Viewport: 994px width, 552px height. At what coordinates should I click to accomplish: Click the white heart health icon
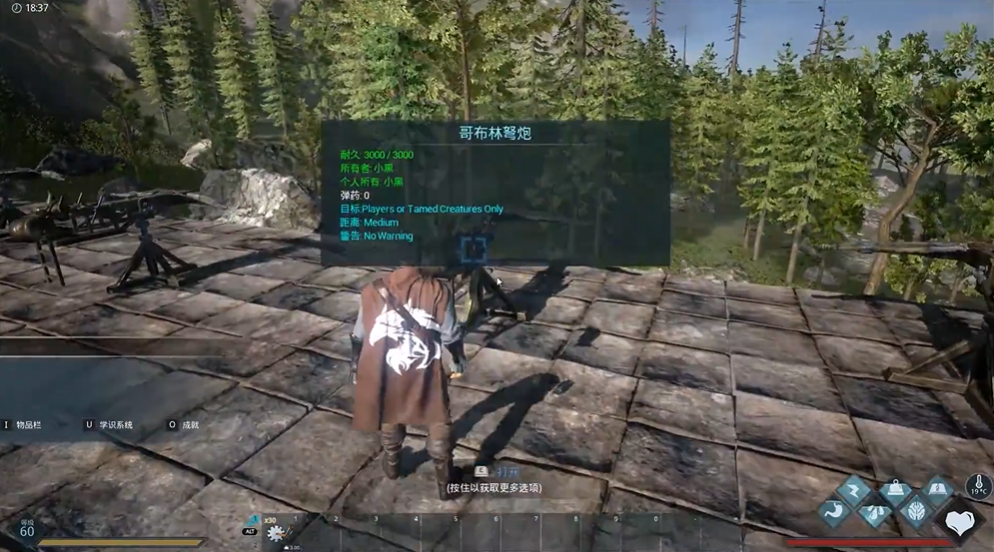click(960, 522)
